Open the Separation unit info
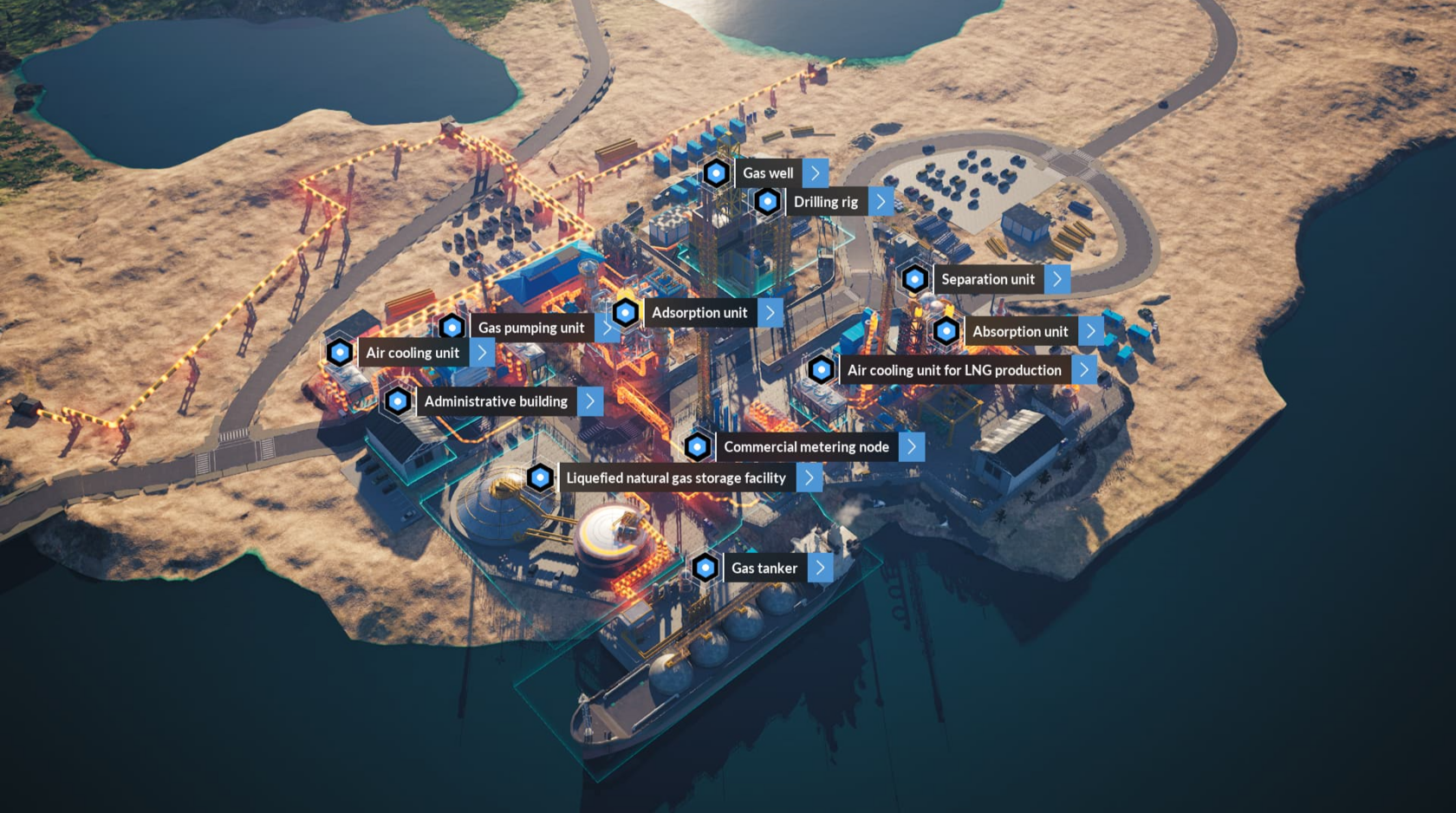This screenshot has width=1456, height=813. click(988, 279)
